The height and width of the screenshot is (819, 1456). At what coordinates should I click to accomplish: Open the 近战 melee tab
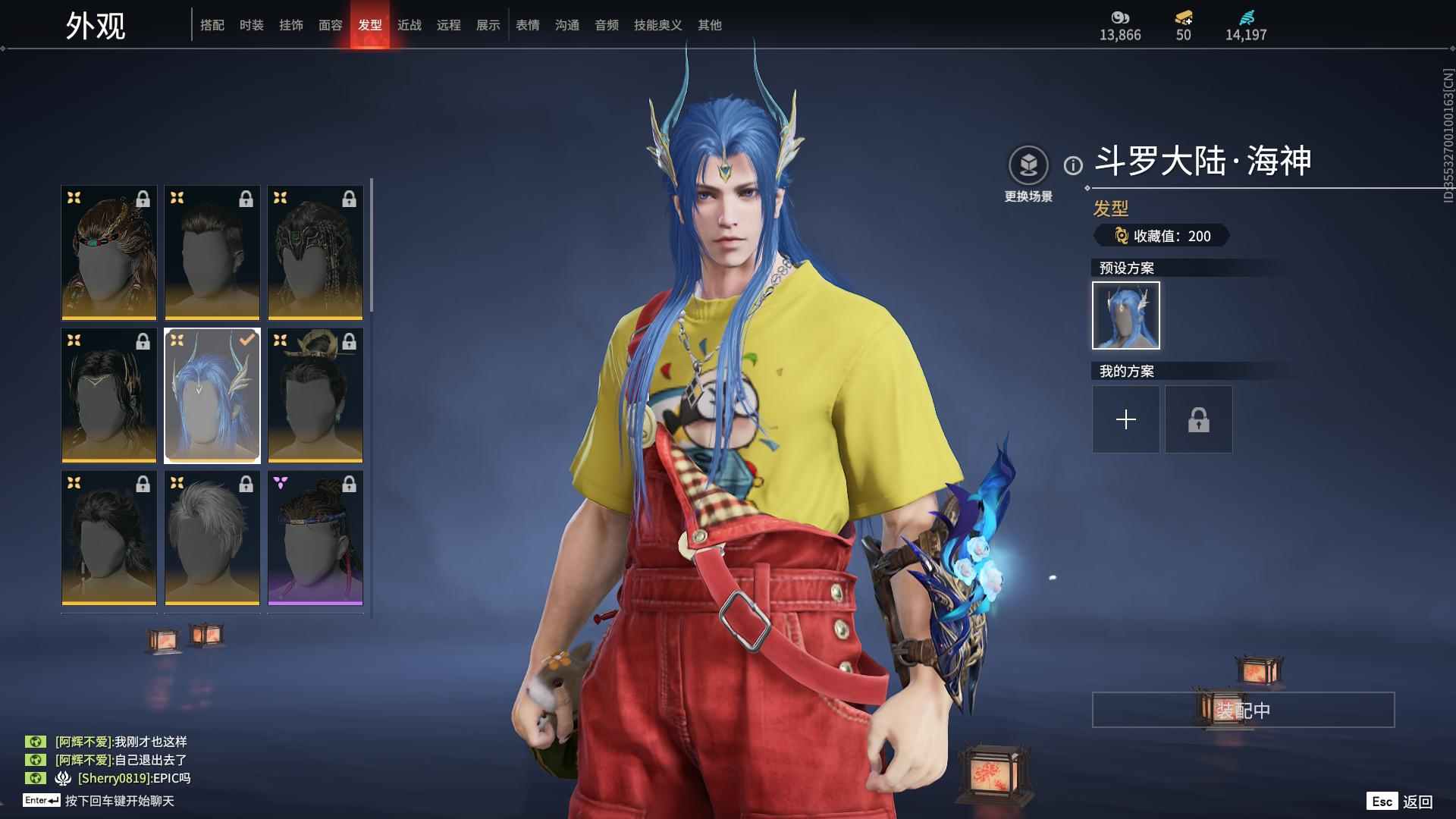(x=409, y=25)
